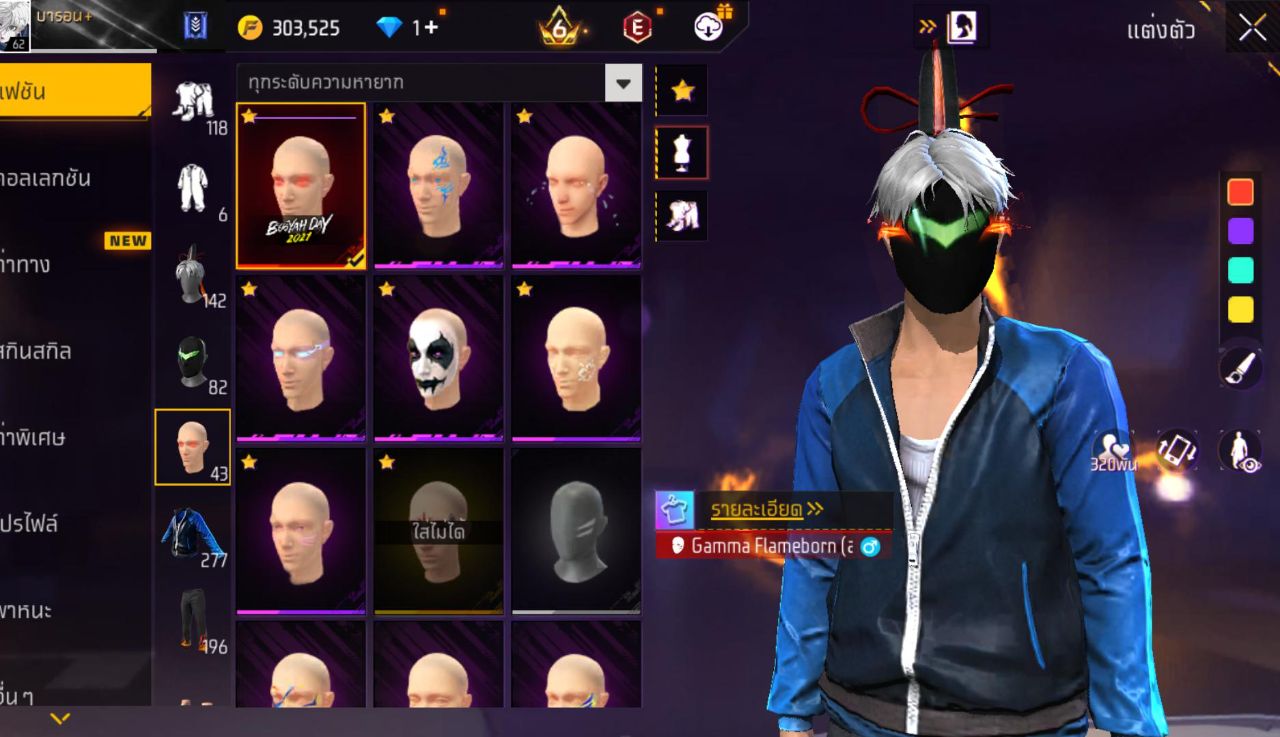Screen dimensions: 1280x737
Task: Open the rarity filter dropdown
Action: 622,84
